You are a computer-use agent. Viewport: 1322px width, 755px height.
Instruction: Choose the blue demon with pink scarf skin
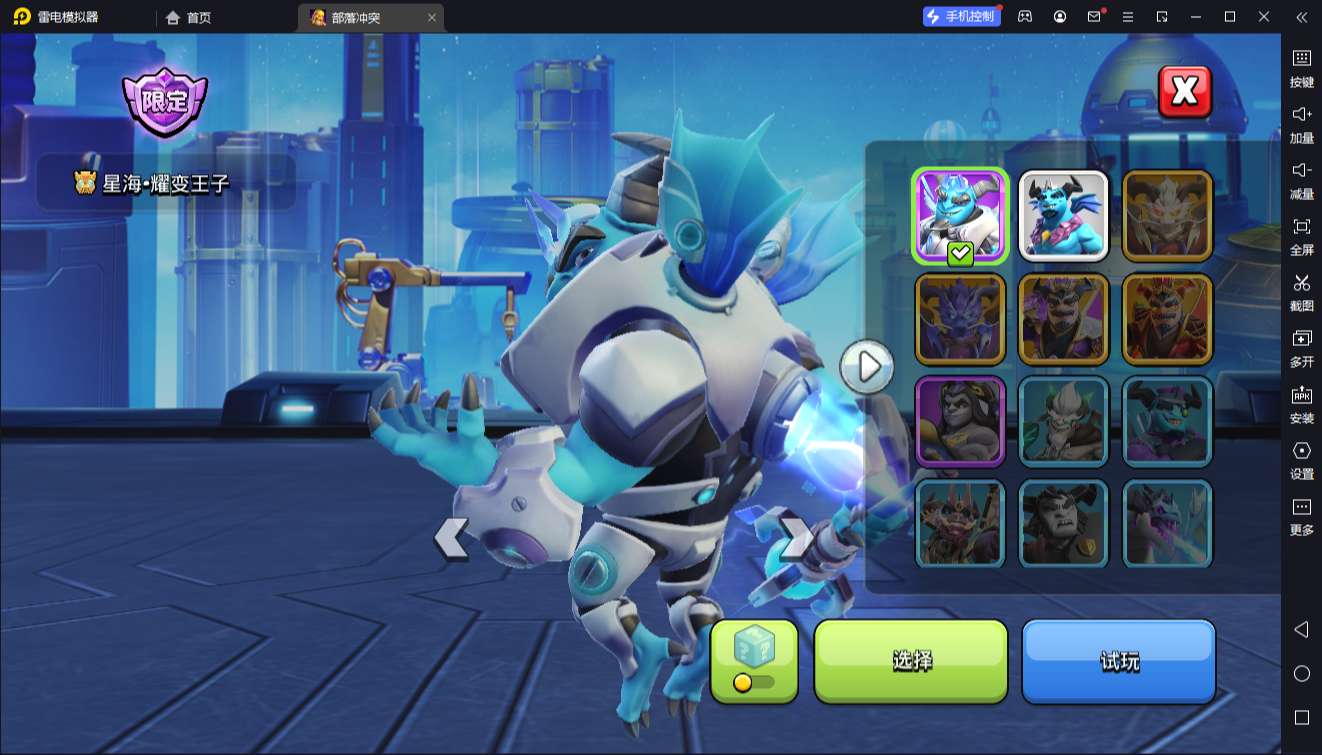(1063, 216)
